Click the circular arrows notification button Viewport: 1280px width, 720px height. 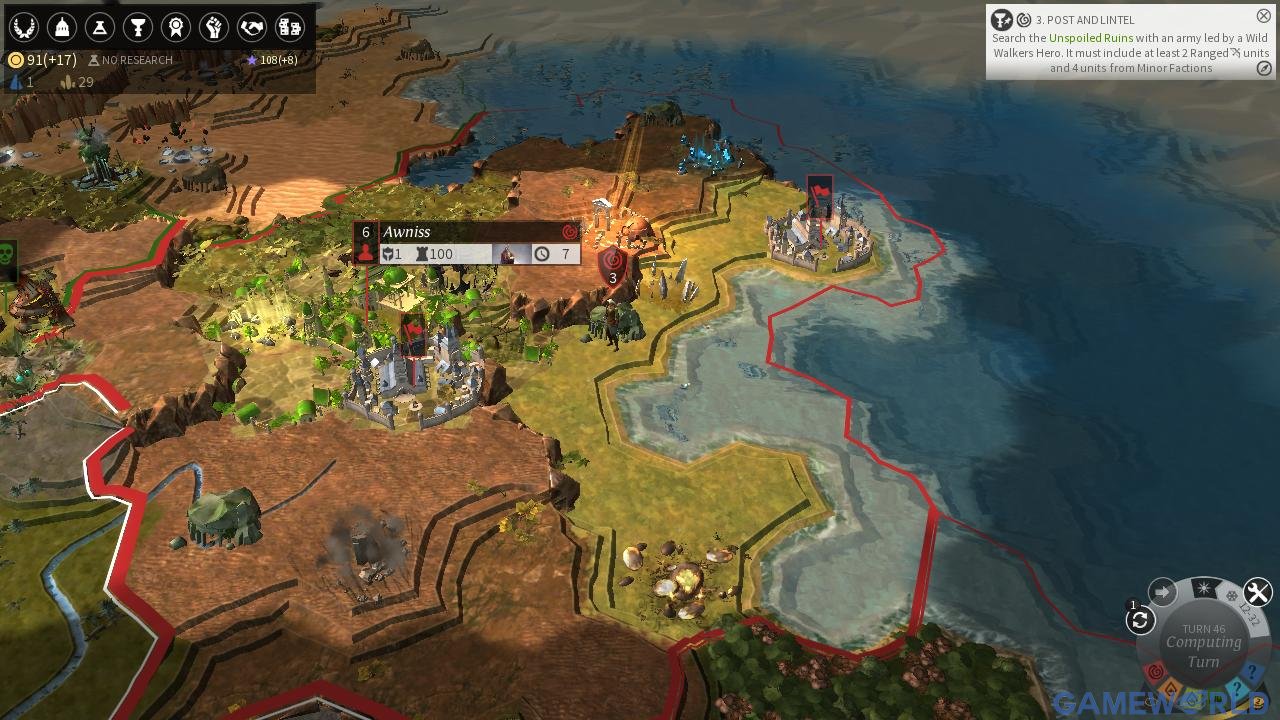pos(1140,621)
